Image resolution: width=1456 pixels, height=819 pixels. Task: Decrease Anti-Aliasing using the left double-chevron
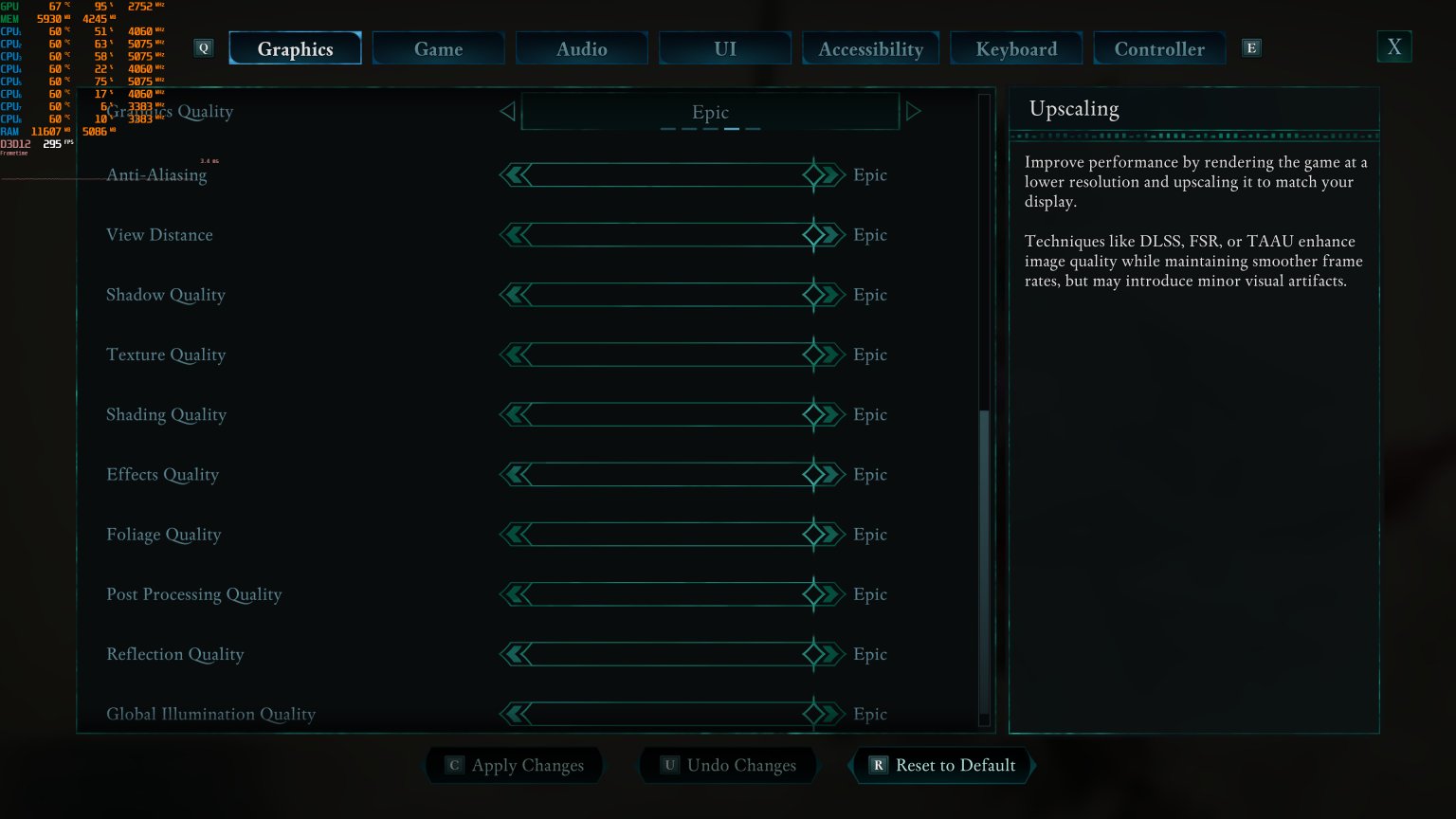pyautogui.click(x=513, y=174)
